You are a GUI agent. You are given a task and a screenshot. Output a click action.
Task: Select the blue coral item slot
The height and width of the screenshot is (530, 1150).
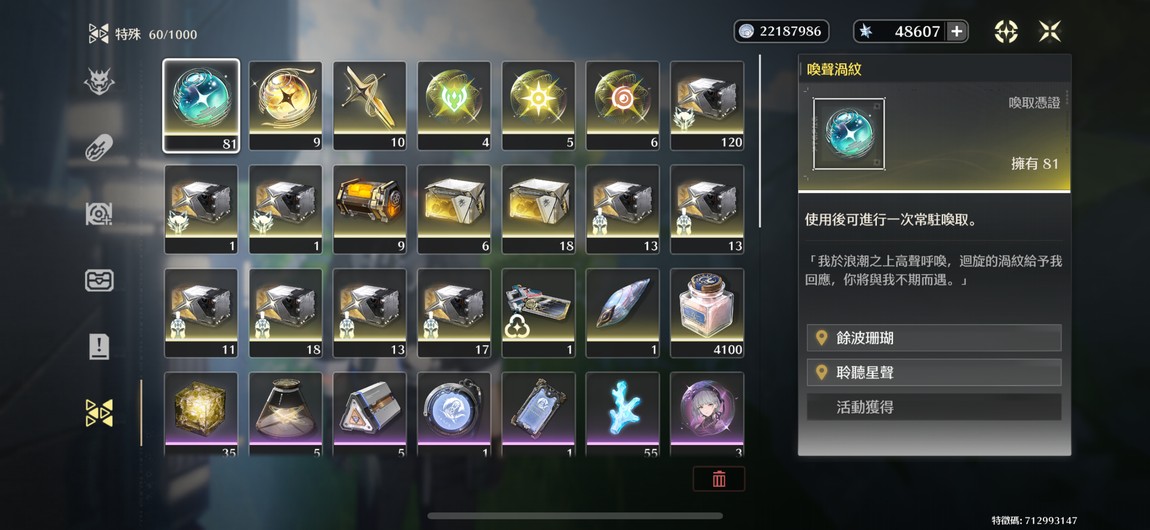point(623,410)
